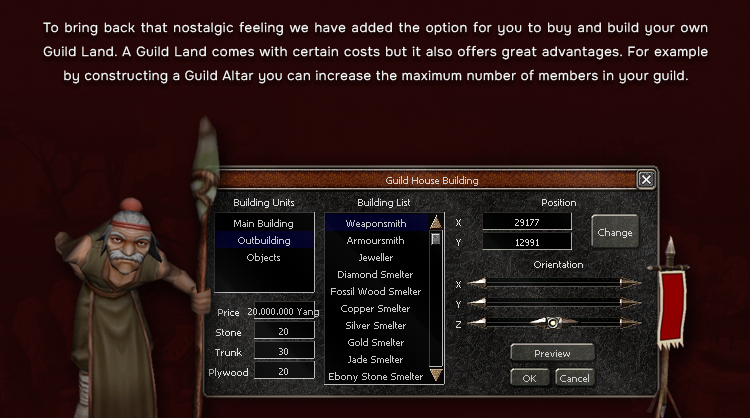Confirm with the OK button
Screen dimensions: 750x418
pos(529,378)
